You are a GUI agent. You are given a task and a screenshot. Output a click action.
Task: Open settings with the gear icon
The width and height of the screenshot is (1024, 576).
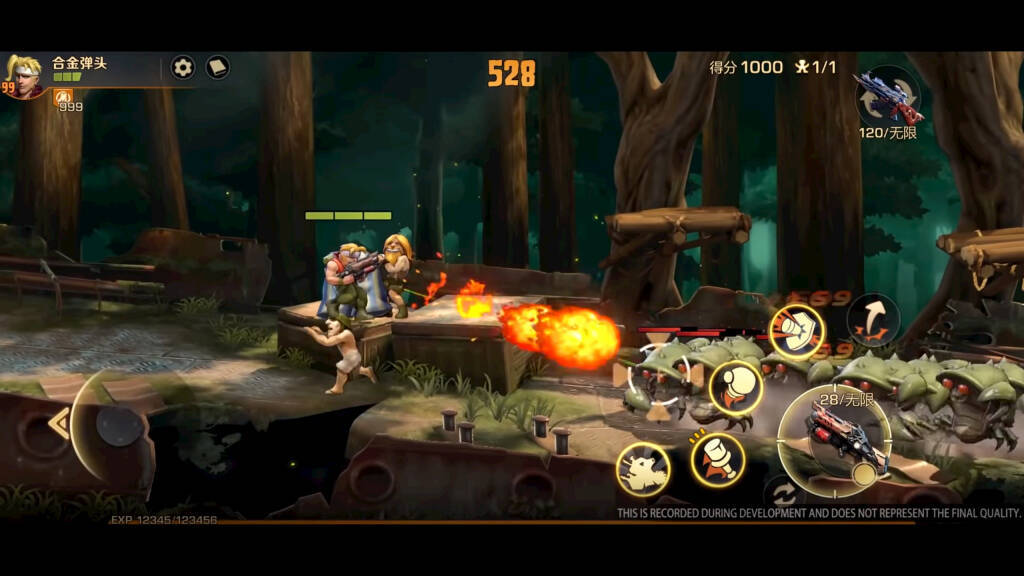coord(182,67)
